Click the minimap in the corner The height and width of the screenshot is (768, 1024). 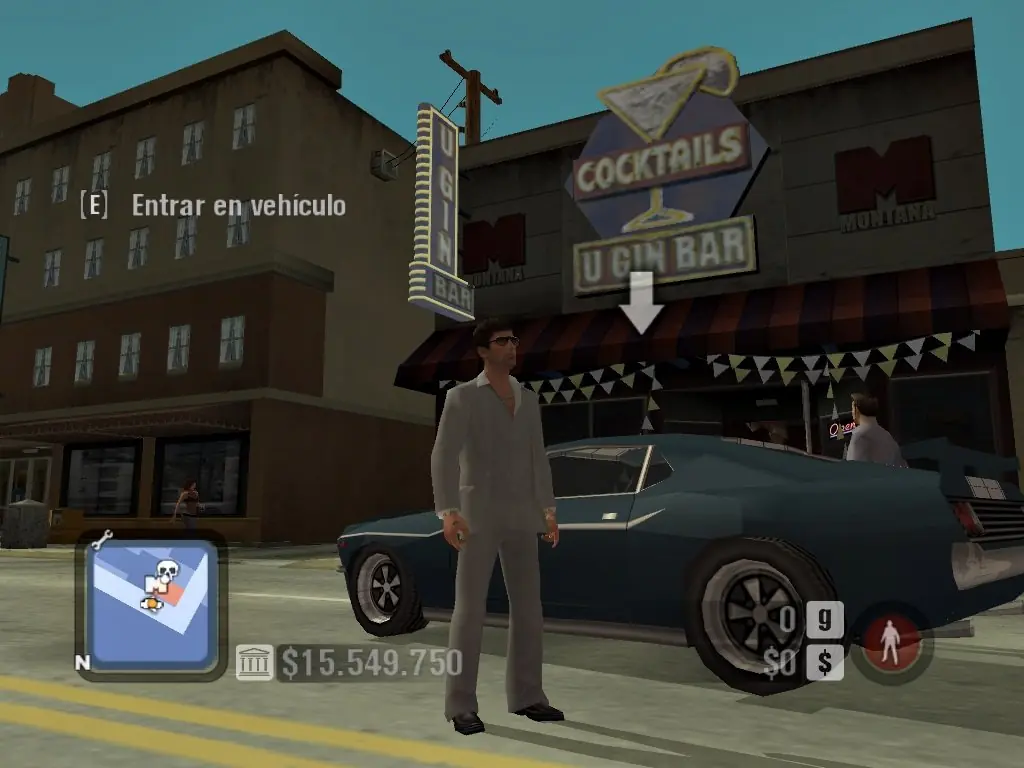pyautogui.click(x=151, y=605)
